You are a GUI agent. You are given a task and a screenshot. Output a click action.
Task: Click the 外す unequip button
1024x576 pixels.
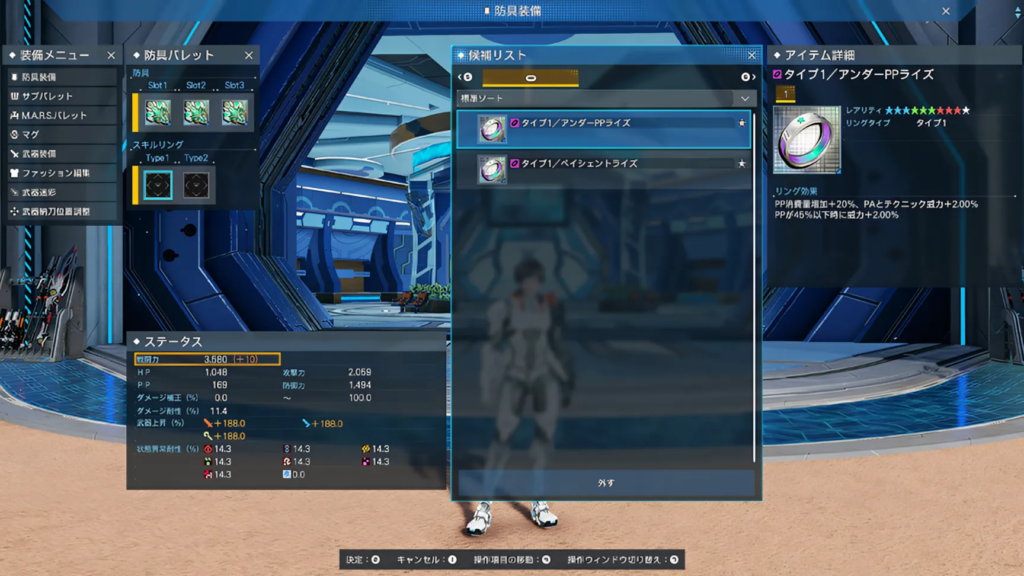(606, 483)
